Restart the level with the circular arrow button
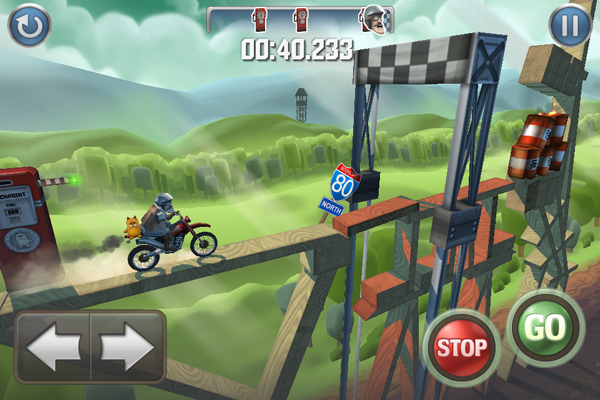The image size is (600, 400). pos(29,25)
